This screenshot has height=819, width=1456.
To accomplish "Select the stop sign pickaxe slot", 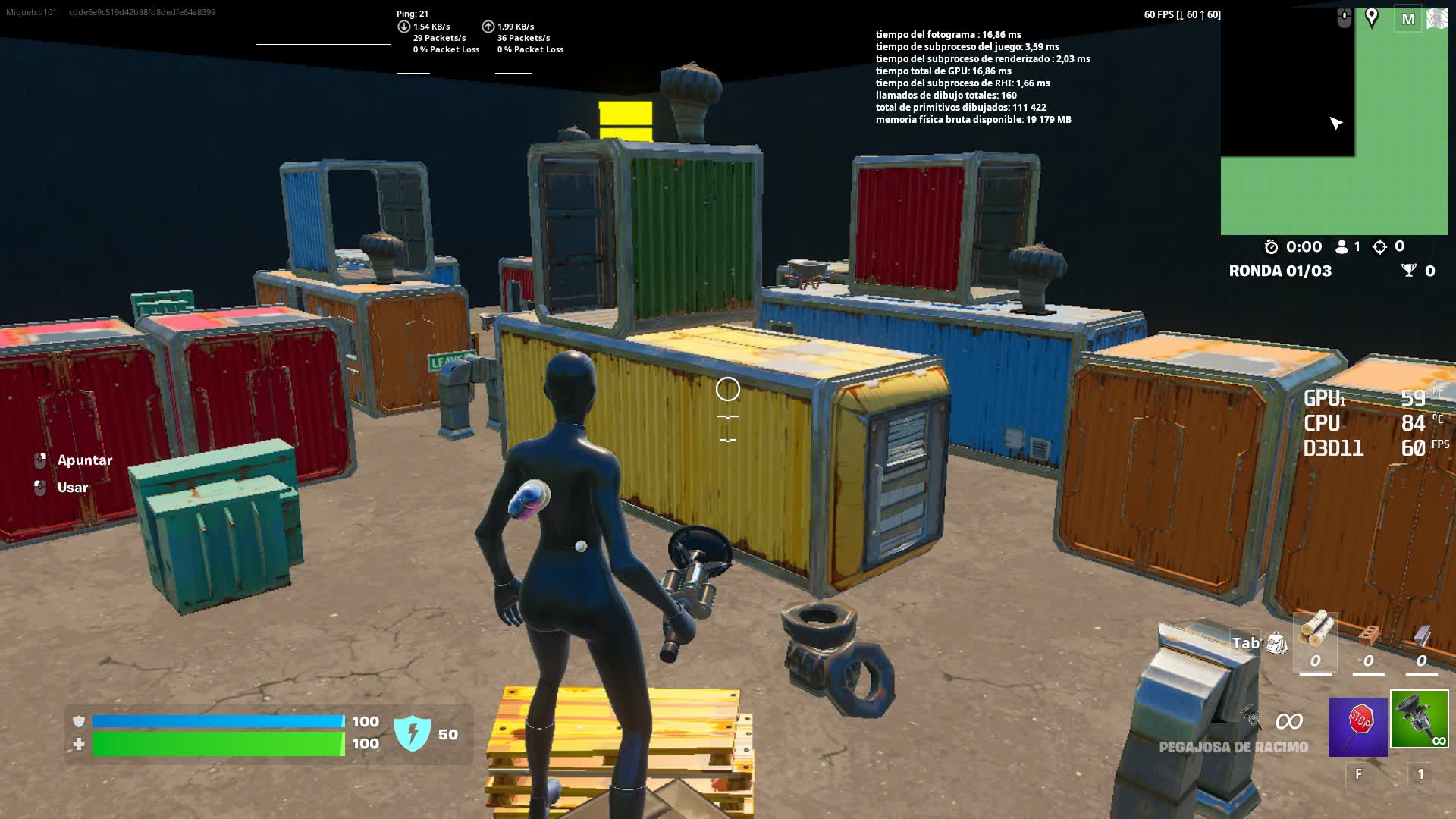I will [x=1357, y=727].
